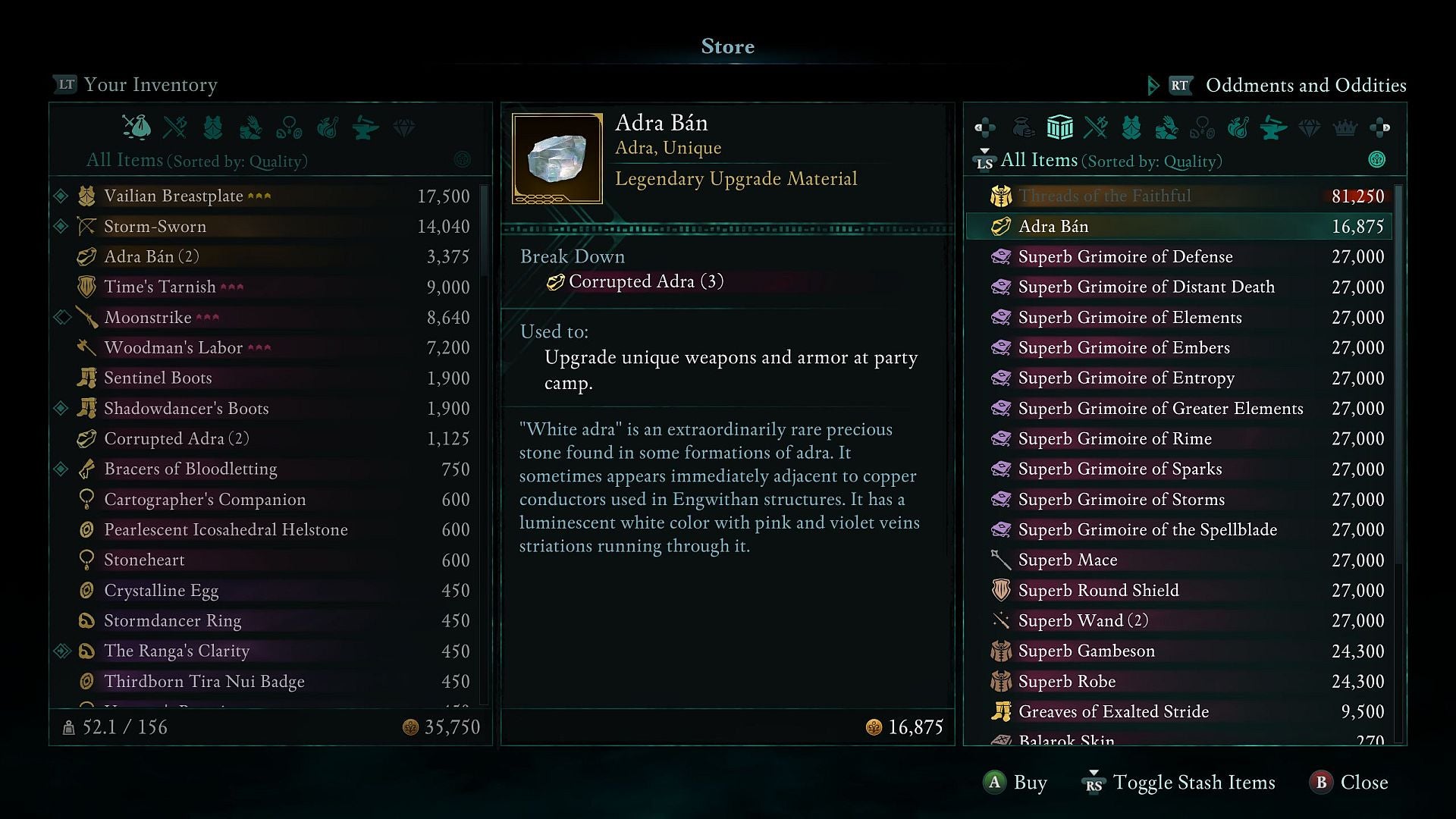Toggle the boots and gloves filter in inventory
Image resolution: width=1456 pixels, height=819 pixels.
(252, 127)
